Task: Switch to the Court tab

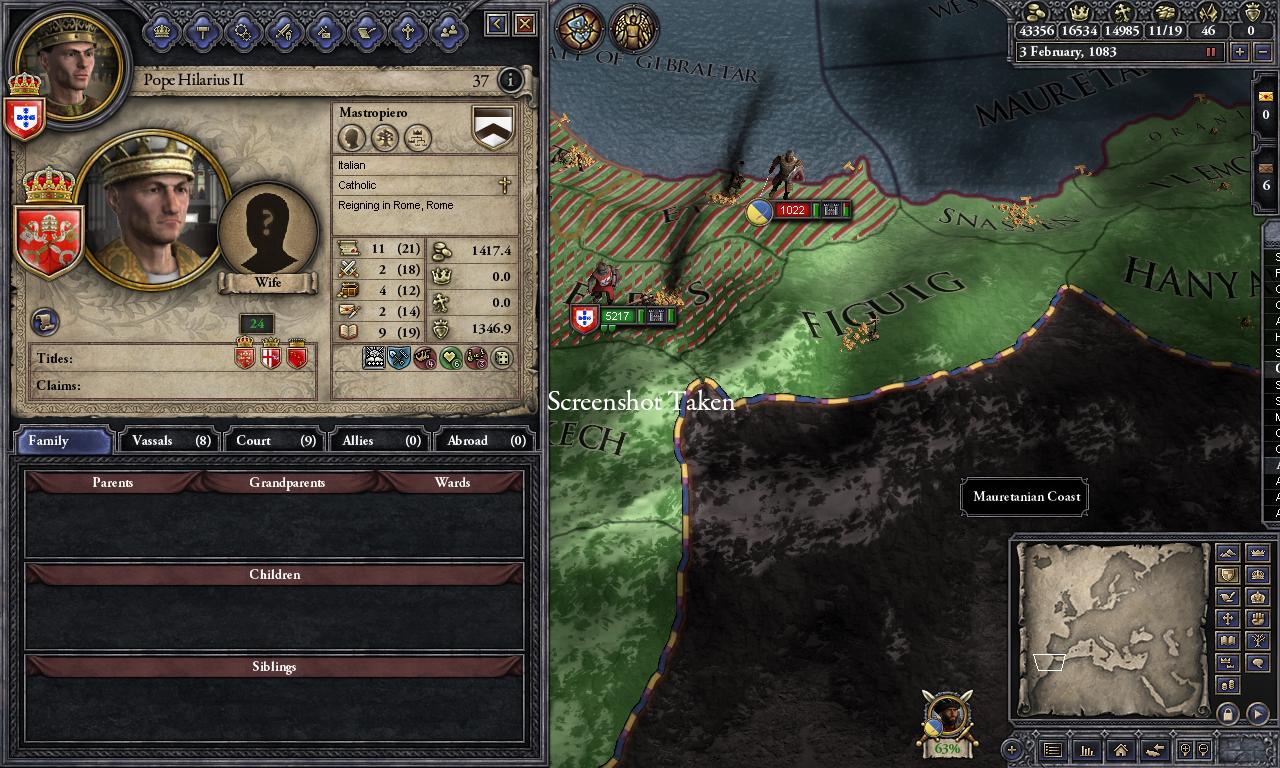Action: tap(275, 440)
